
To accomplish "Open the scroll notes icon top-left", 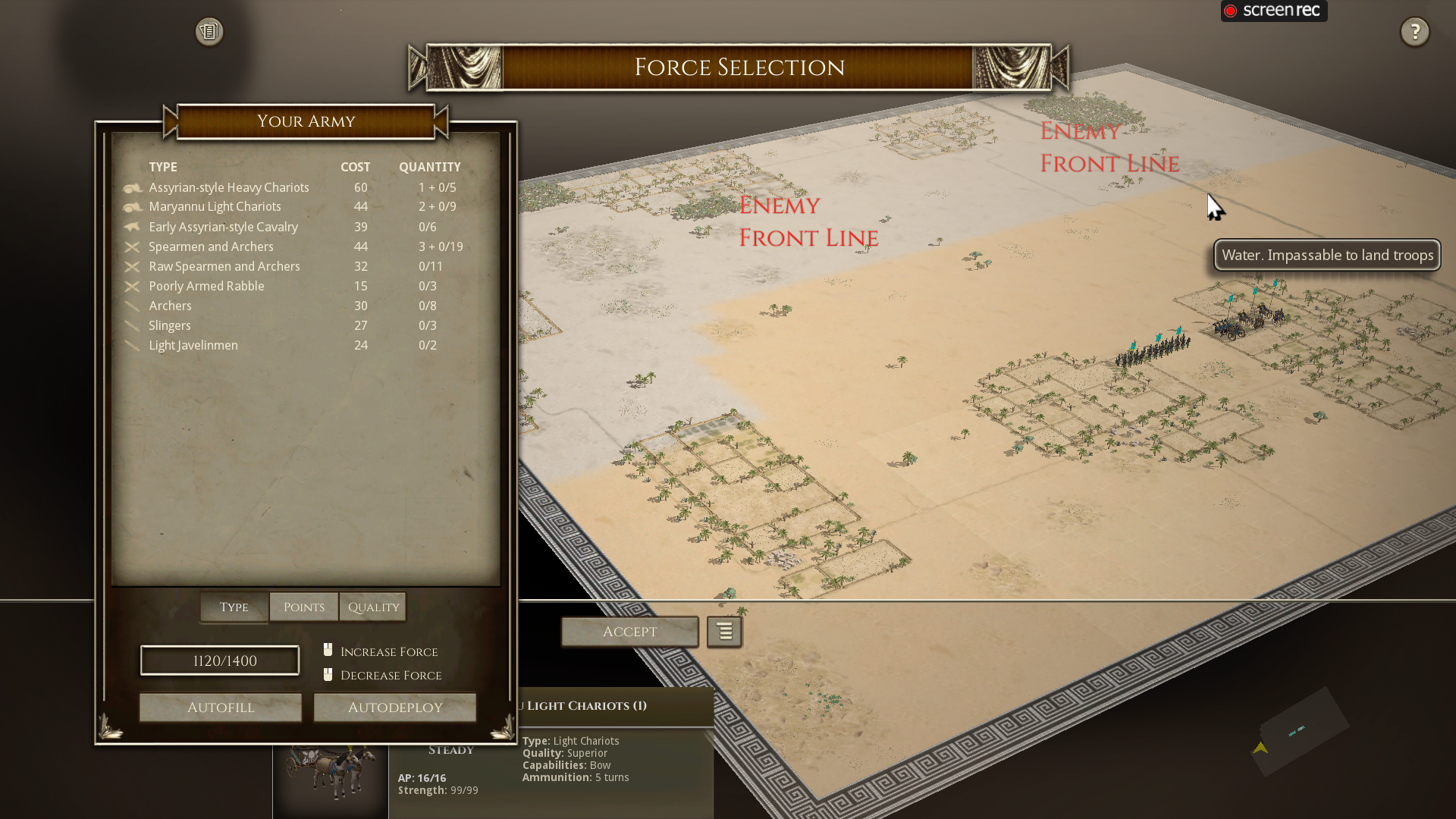I will [x=209, y=31].
